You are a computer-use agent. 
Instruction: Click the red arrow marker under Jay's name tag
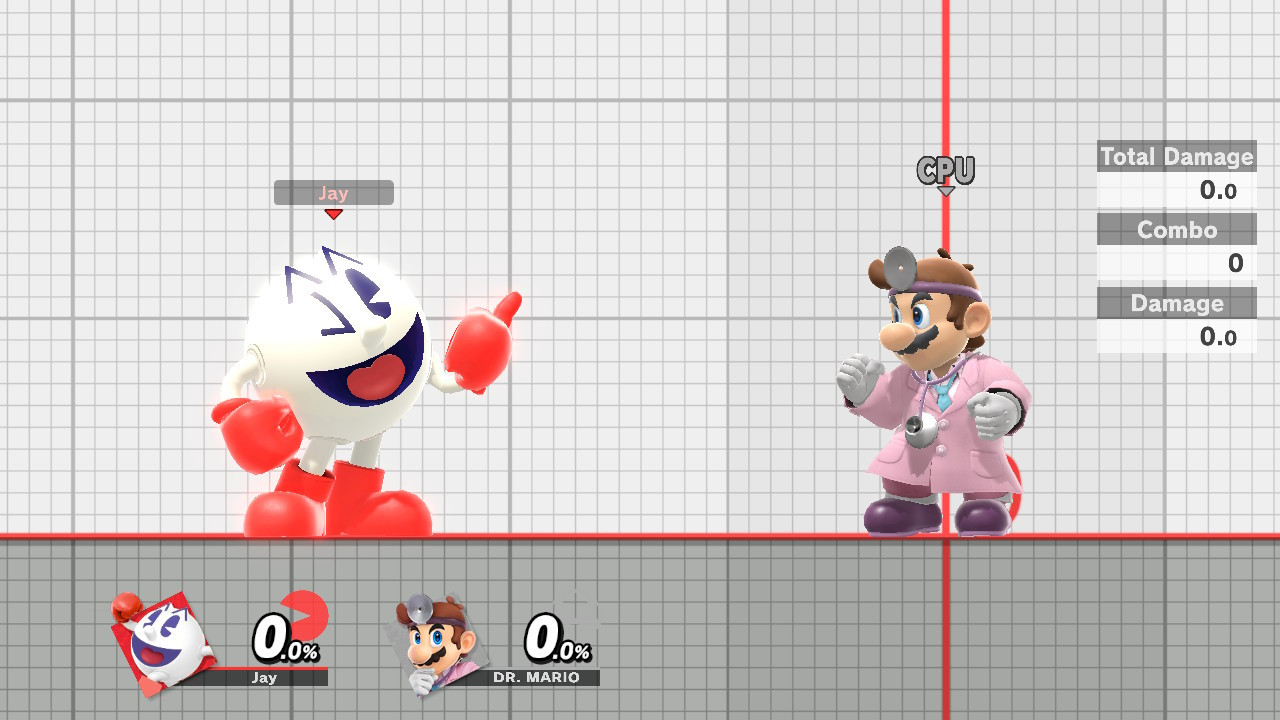(x=335, y=213)
